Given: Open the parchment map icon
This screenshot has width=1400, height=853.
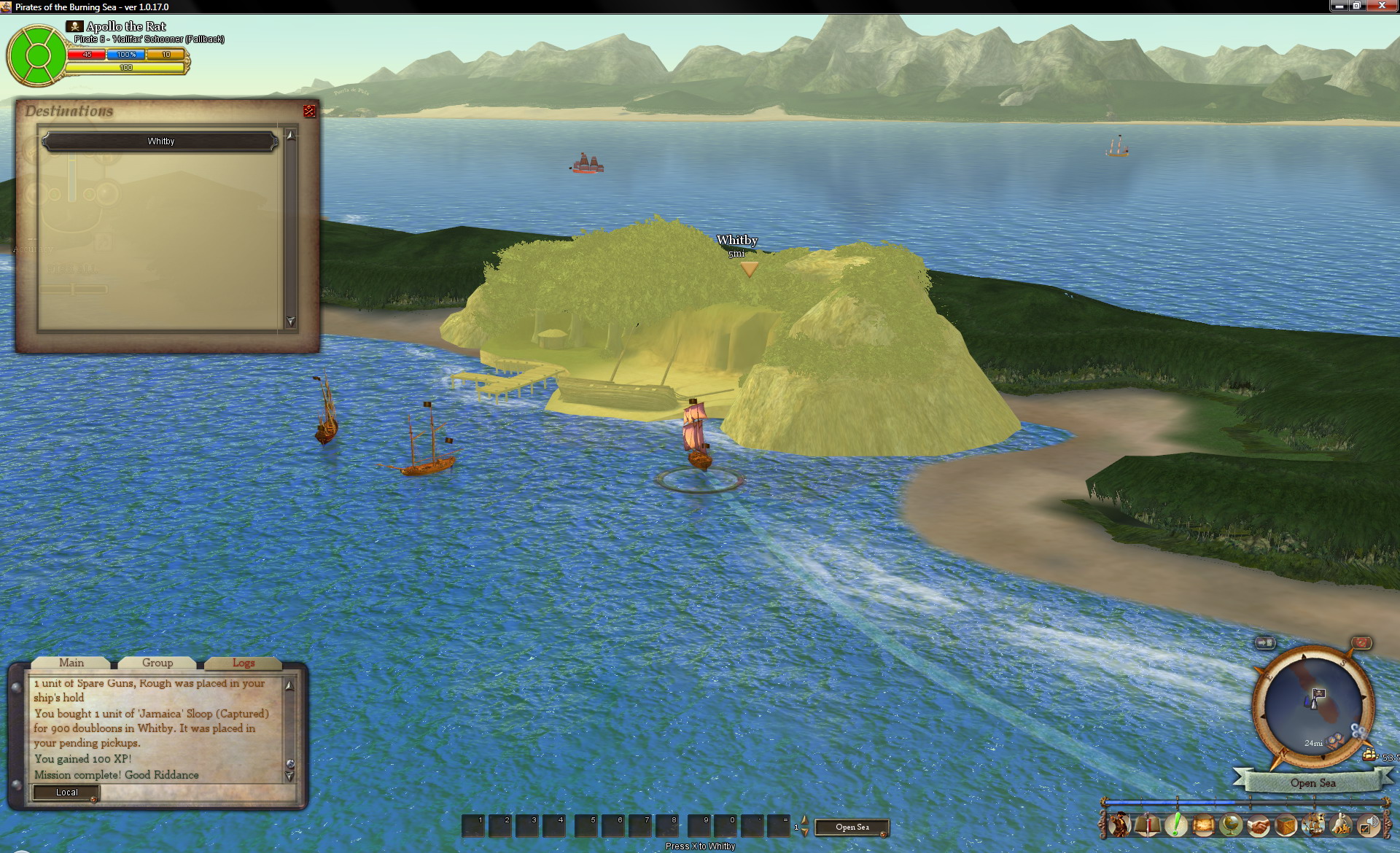Looking at the screenshot, I should [x=1202, y=825].
